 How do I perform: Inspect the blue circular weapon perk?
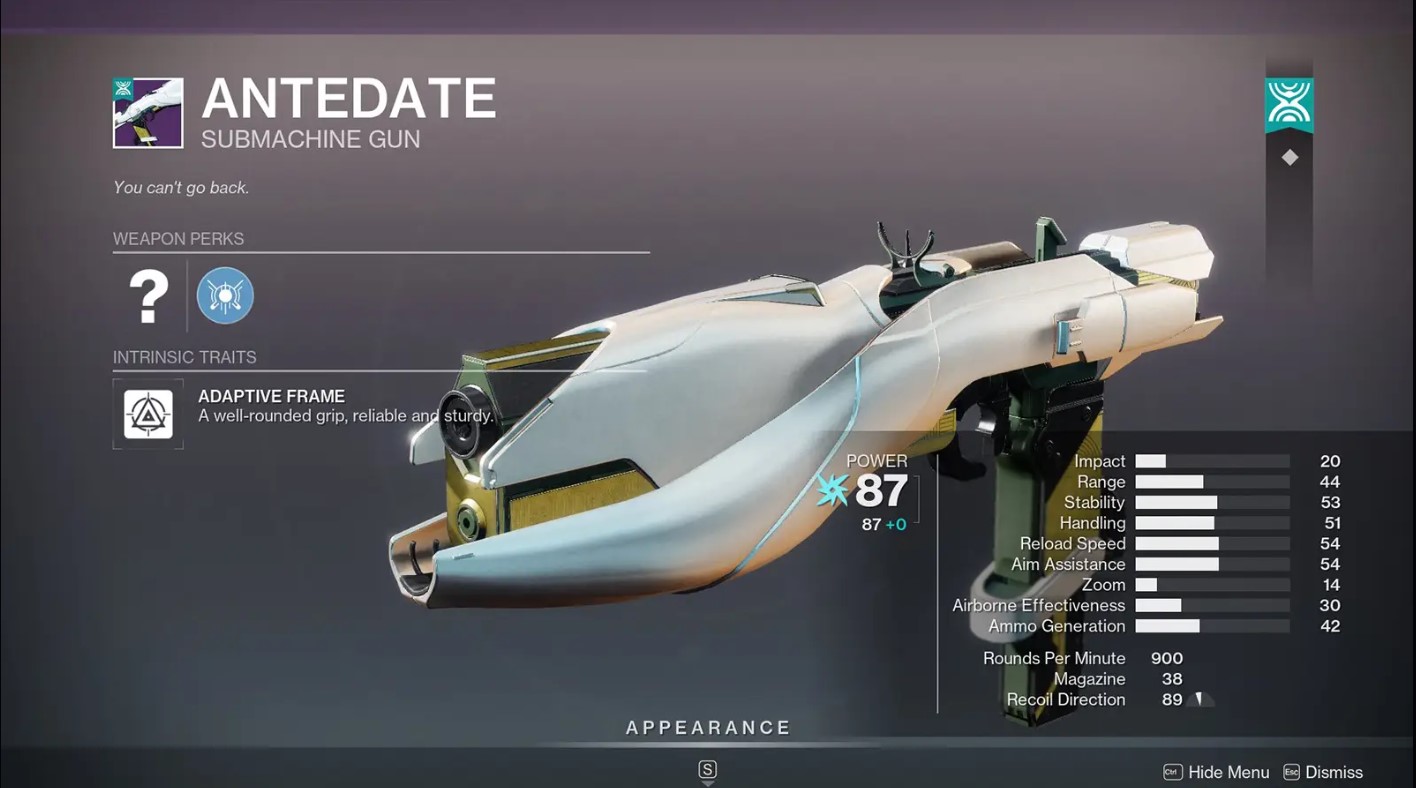point(225,296)
